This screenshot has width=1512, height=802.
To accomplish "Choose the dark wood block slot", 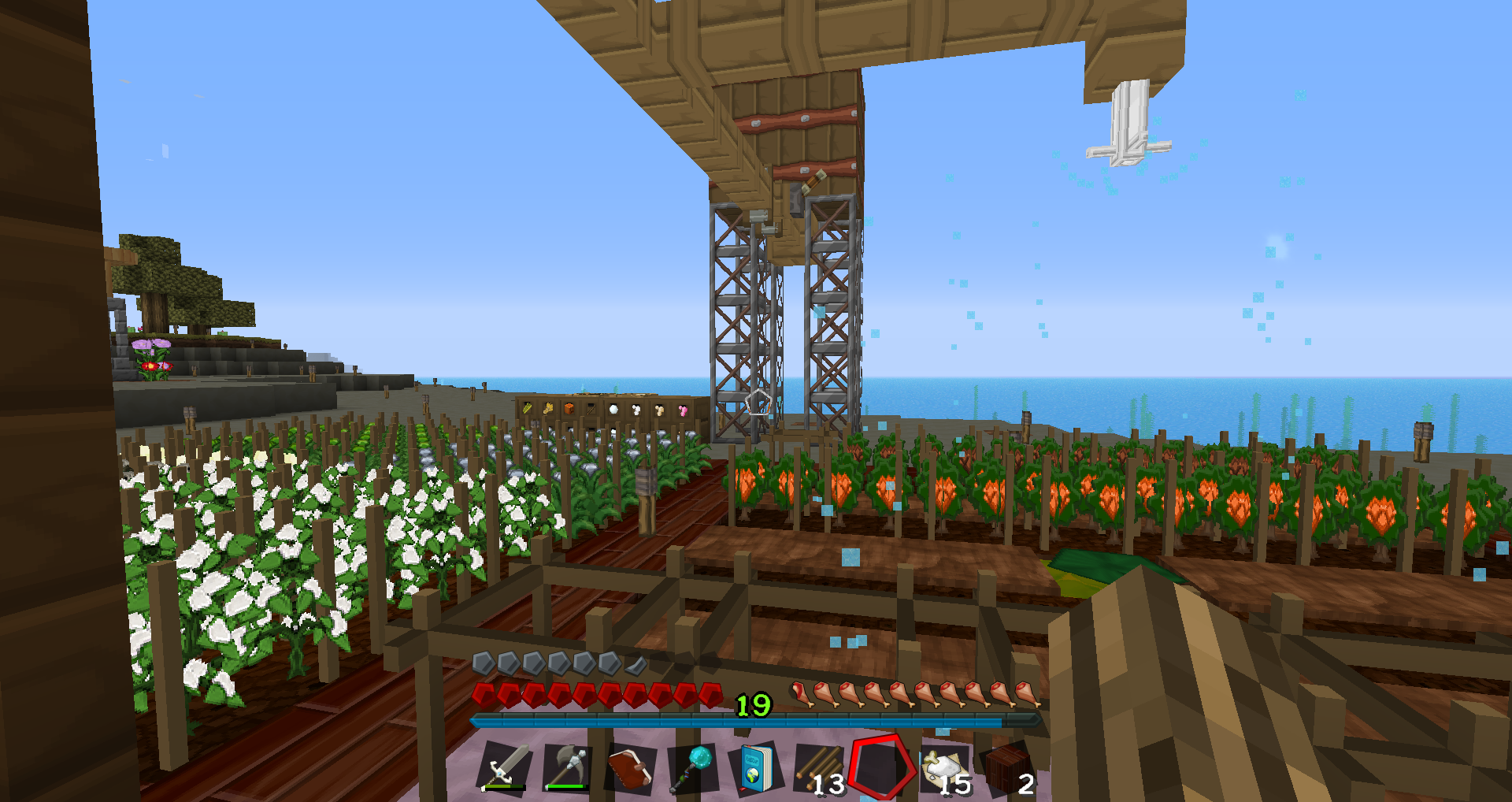I will pyautogui.click(x=1007, y=768).
